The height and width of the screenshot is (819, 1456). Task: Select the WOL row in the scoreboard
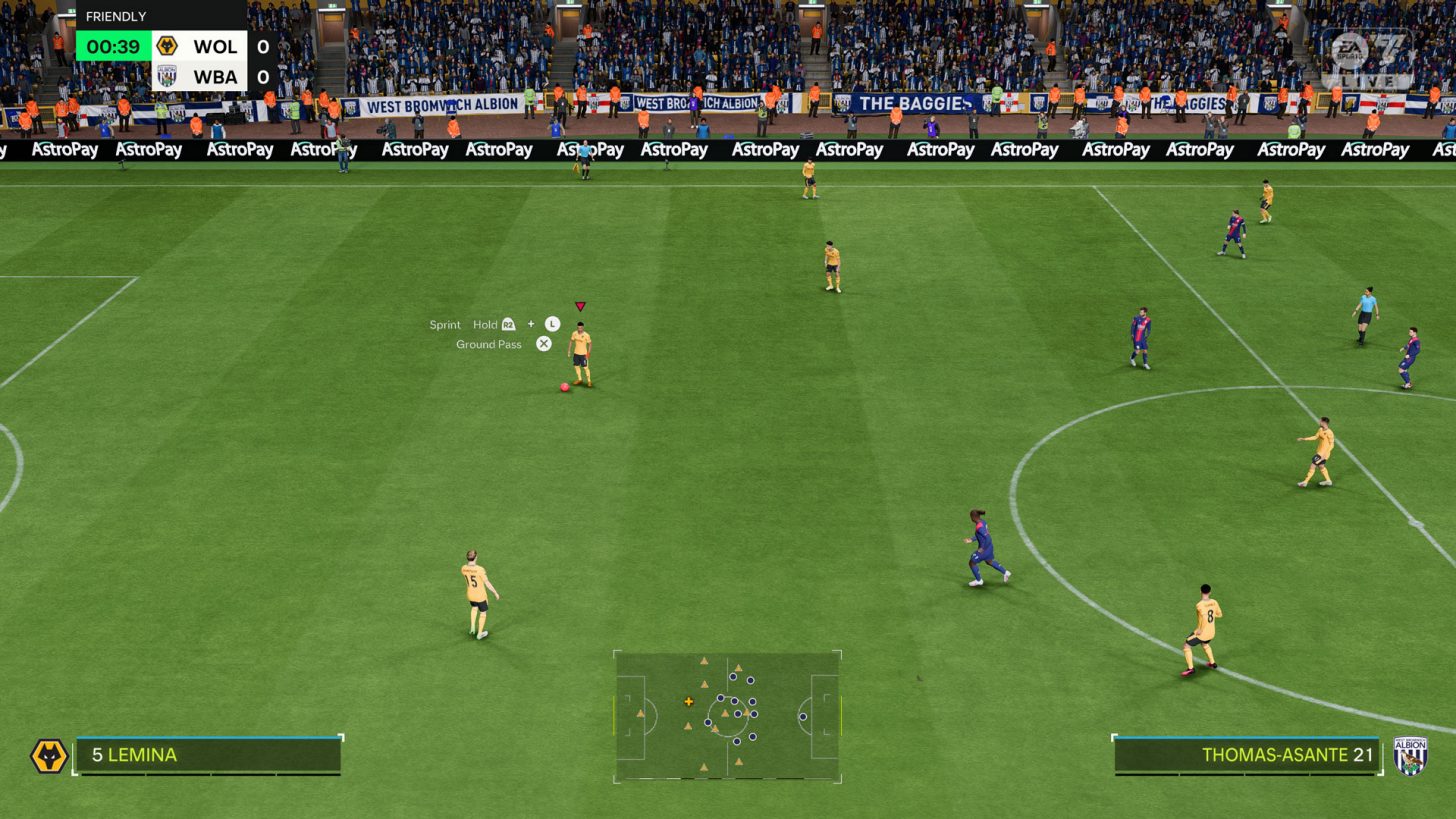pyautogui.click(x=202, y=46)
